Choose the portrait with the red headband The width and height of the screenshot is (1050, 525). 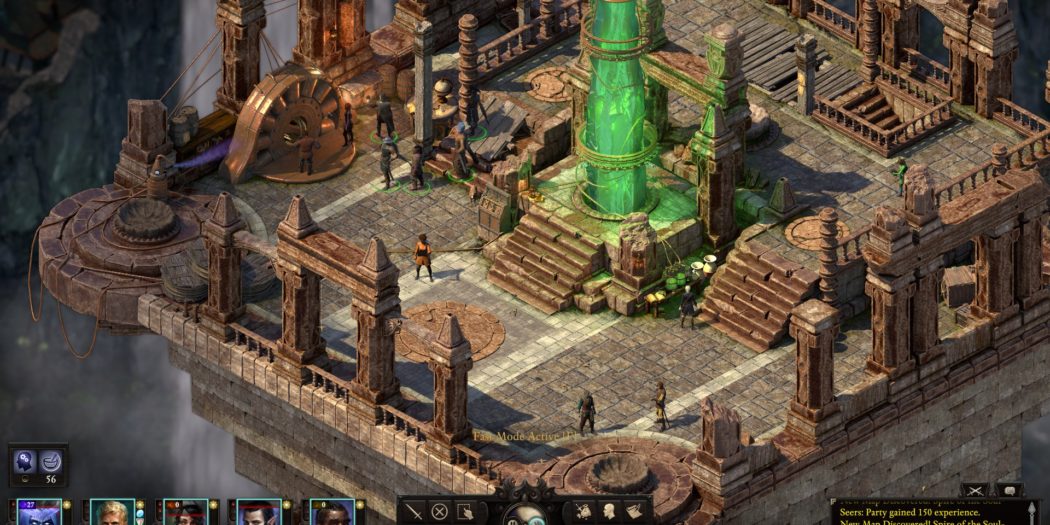coord(185,513)
